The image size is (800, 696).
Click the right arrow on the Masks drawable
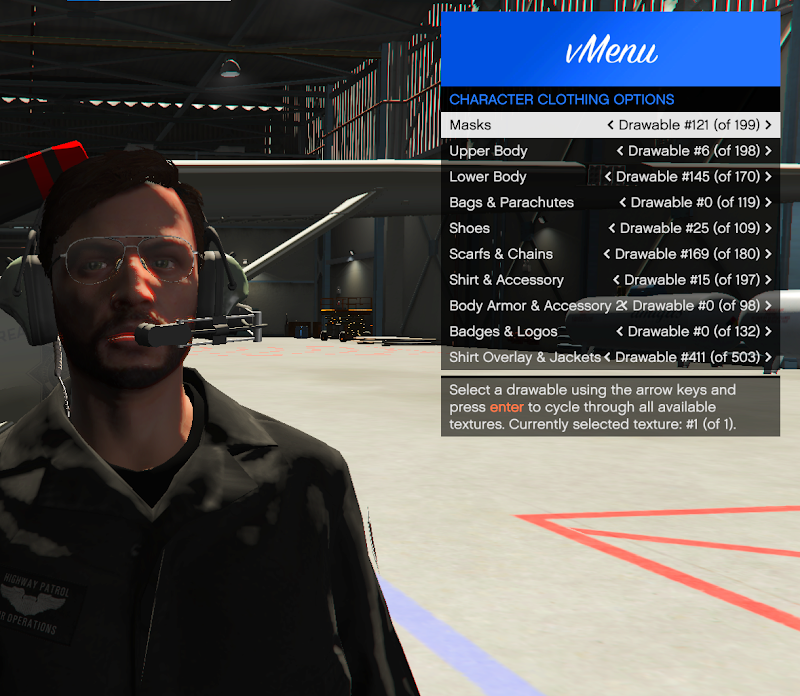(768, 125)
